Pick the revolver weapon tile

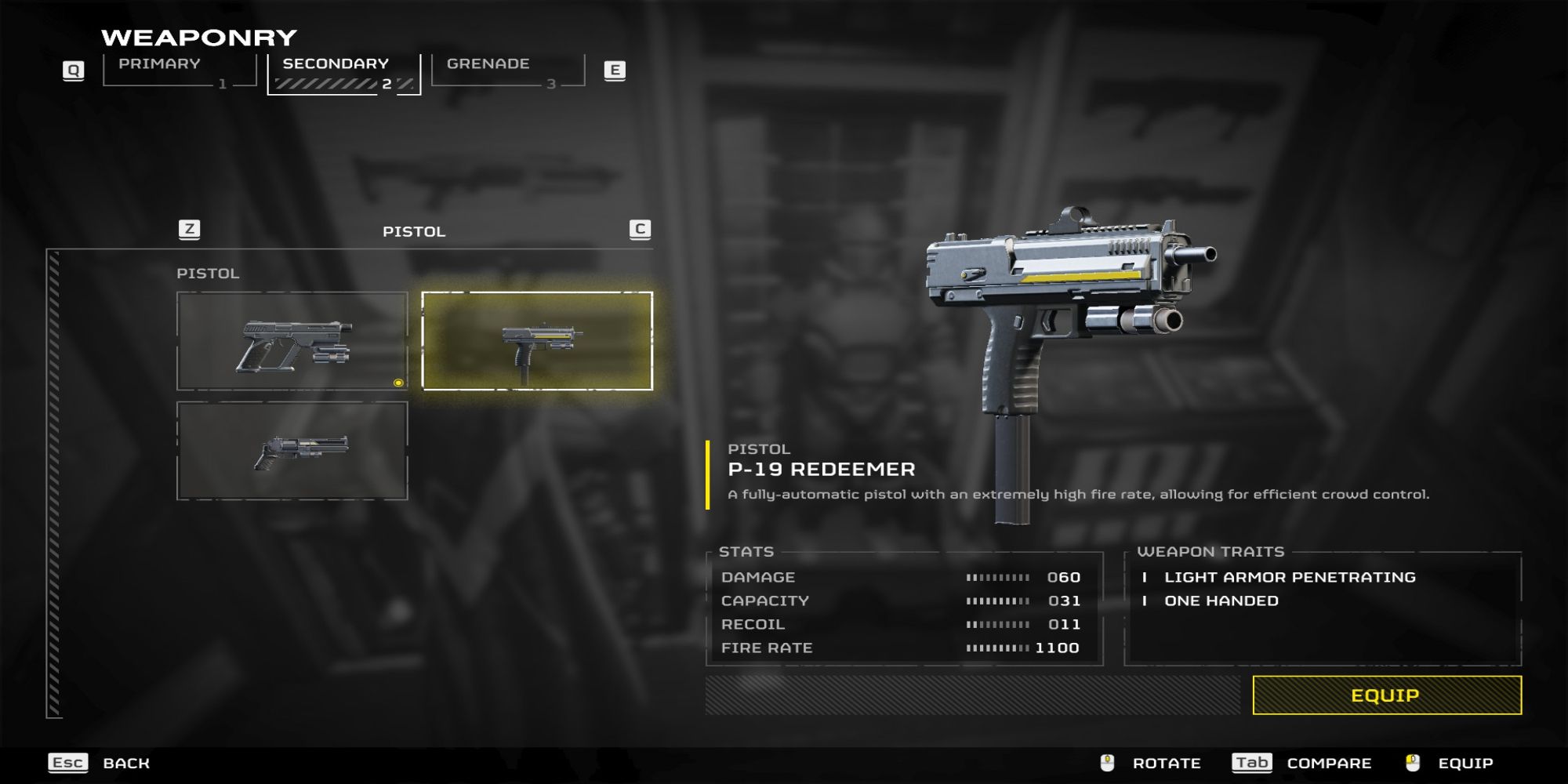[x=292, y=451]
